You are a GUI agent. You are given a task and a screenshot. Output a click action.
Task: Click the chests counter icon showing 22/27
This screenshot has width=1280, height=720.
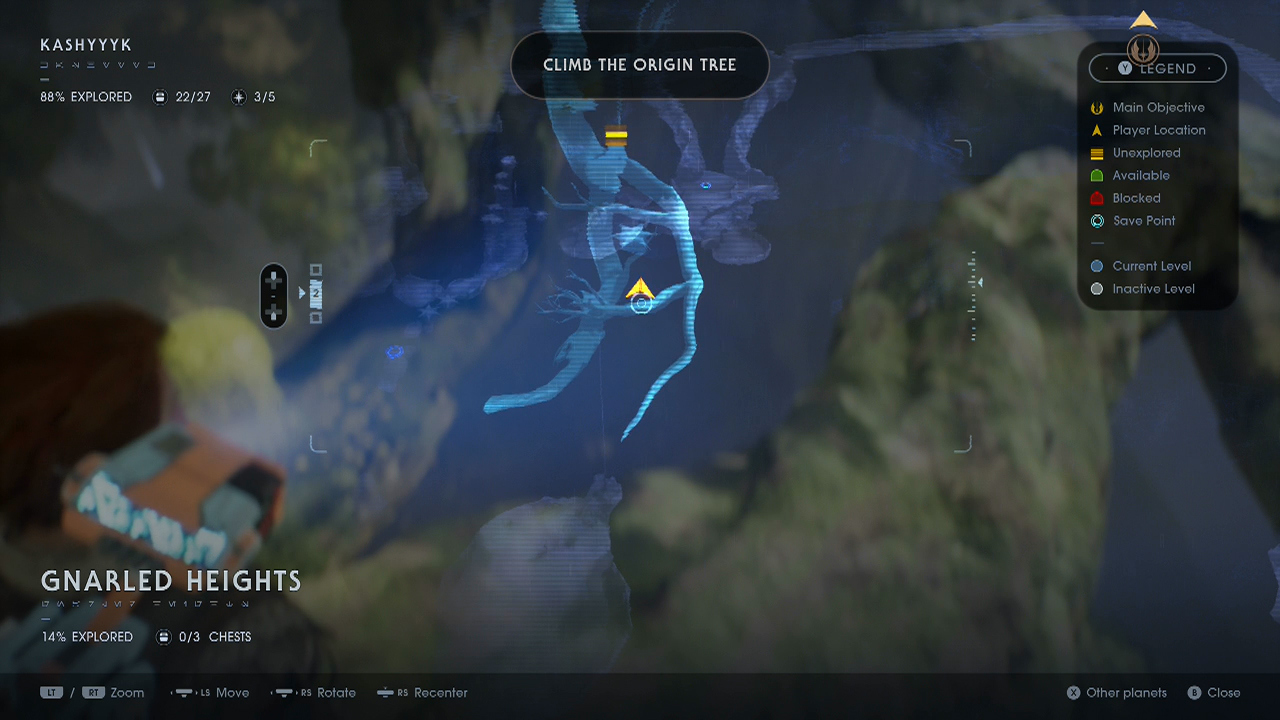pyautogui.click(x=159, y=97)
